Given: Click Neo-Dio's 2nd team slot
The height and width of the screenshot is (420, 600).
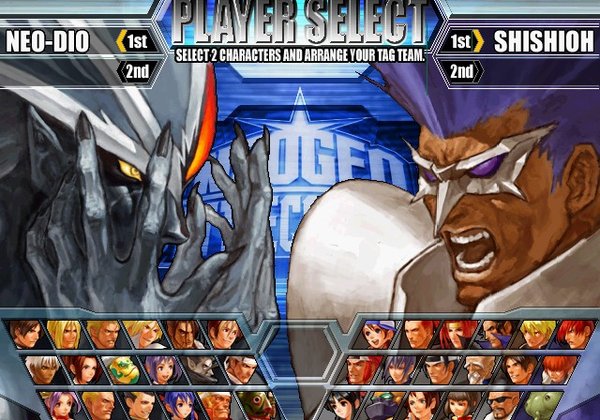Looking at the screenshot, I should coord(138,71).
